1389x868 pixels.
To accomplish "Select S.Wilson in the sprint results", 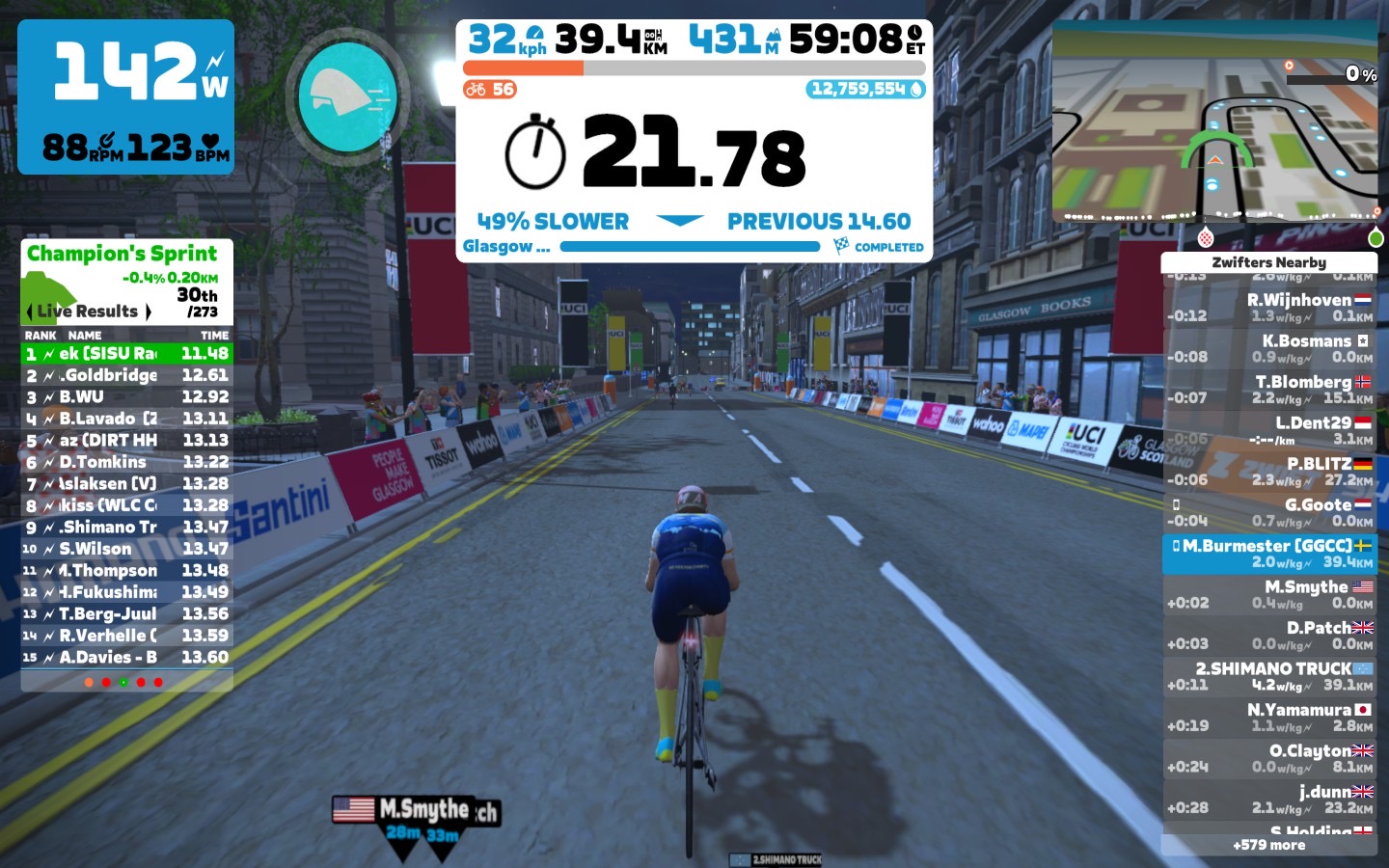I will tap(126, 549).
